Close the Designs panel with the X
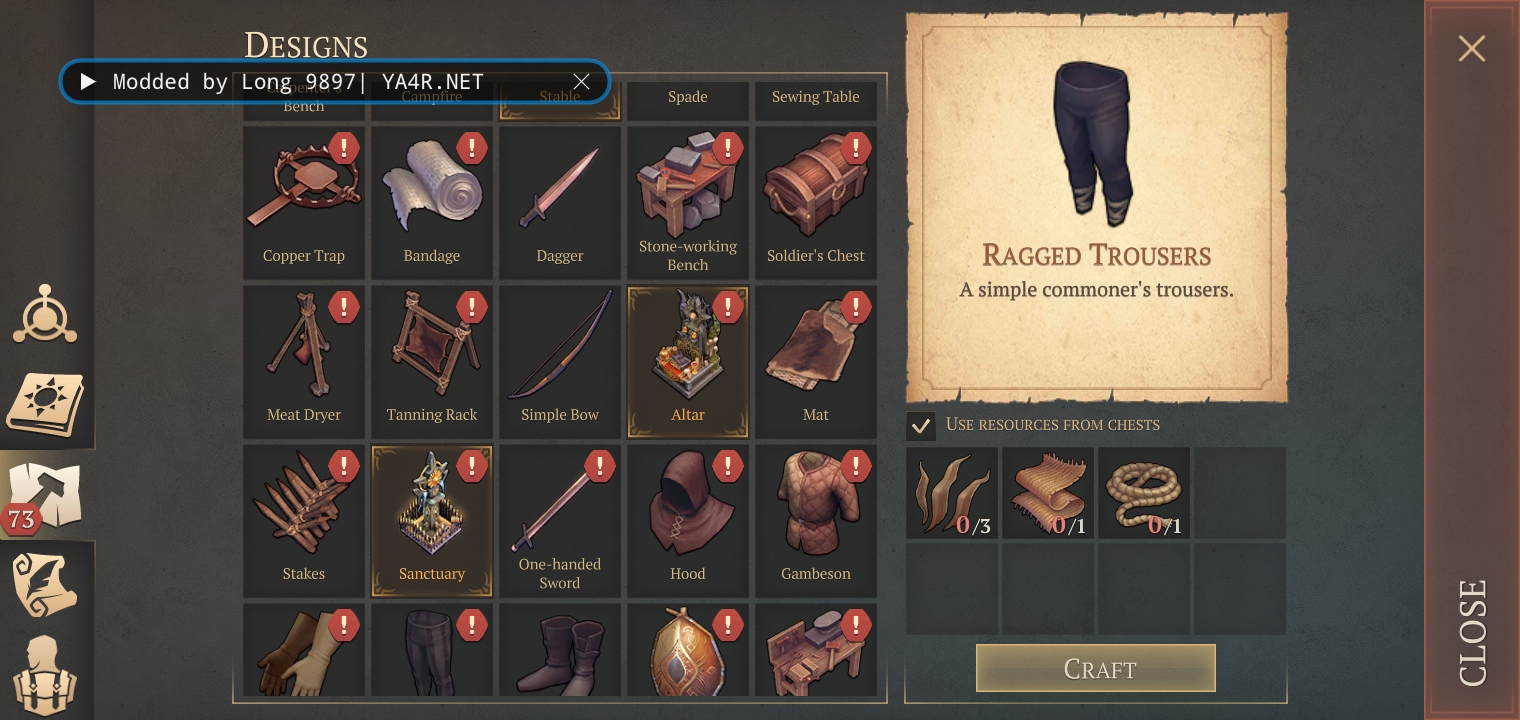The height and width of the screenshot is (720, 1520). tap(1471, 48)
